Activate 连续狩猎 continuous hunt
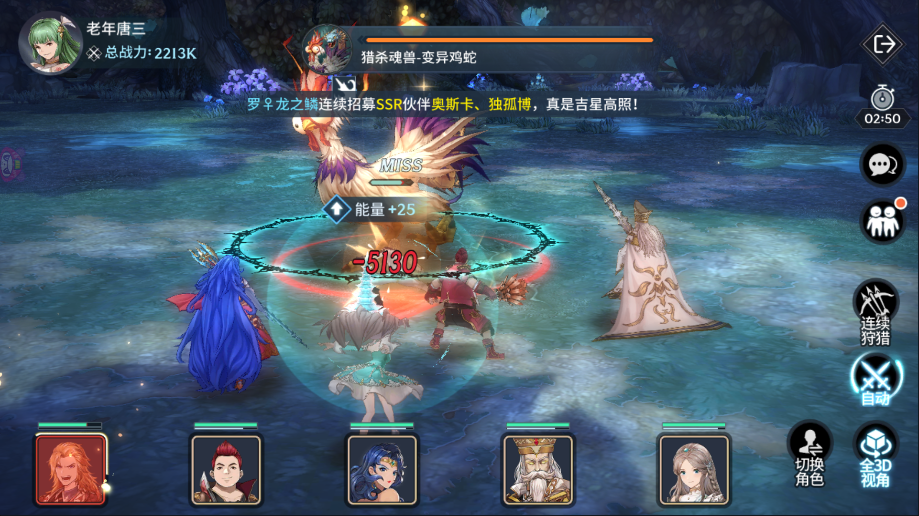 [875, 311]
